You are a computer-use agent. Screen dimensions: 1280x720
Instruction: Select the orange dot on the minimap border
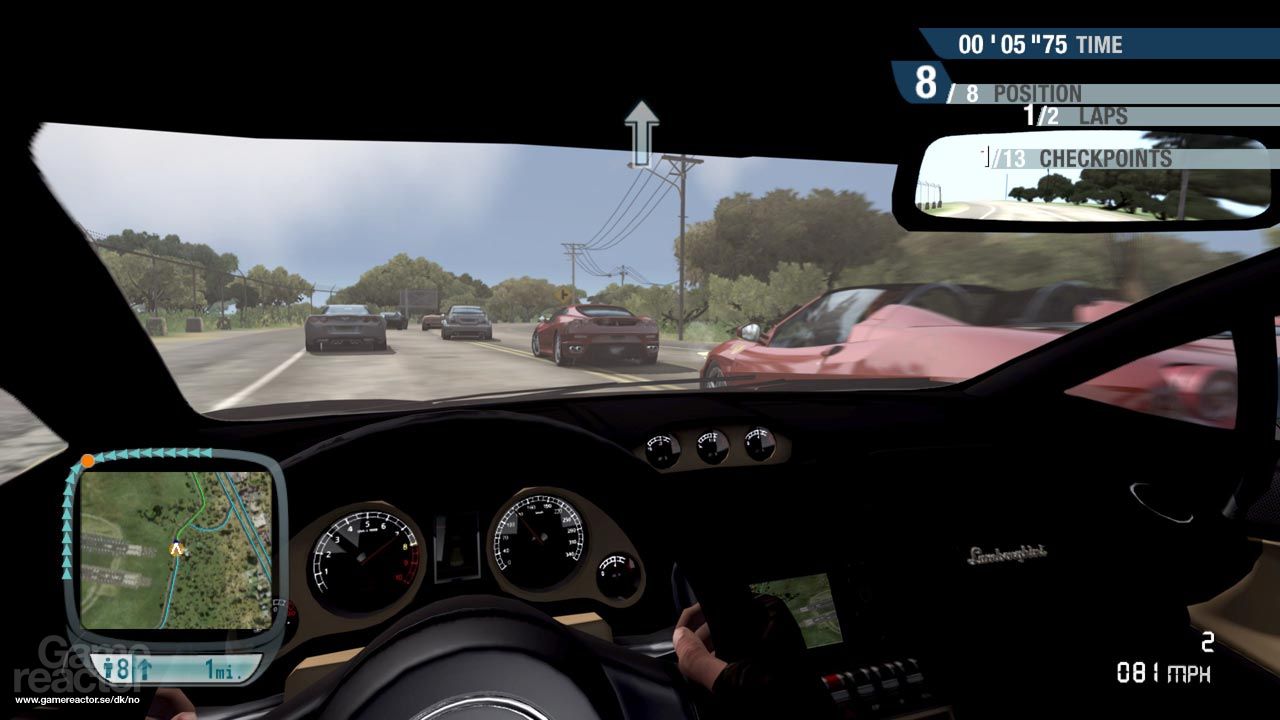tap(88, 461)
